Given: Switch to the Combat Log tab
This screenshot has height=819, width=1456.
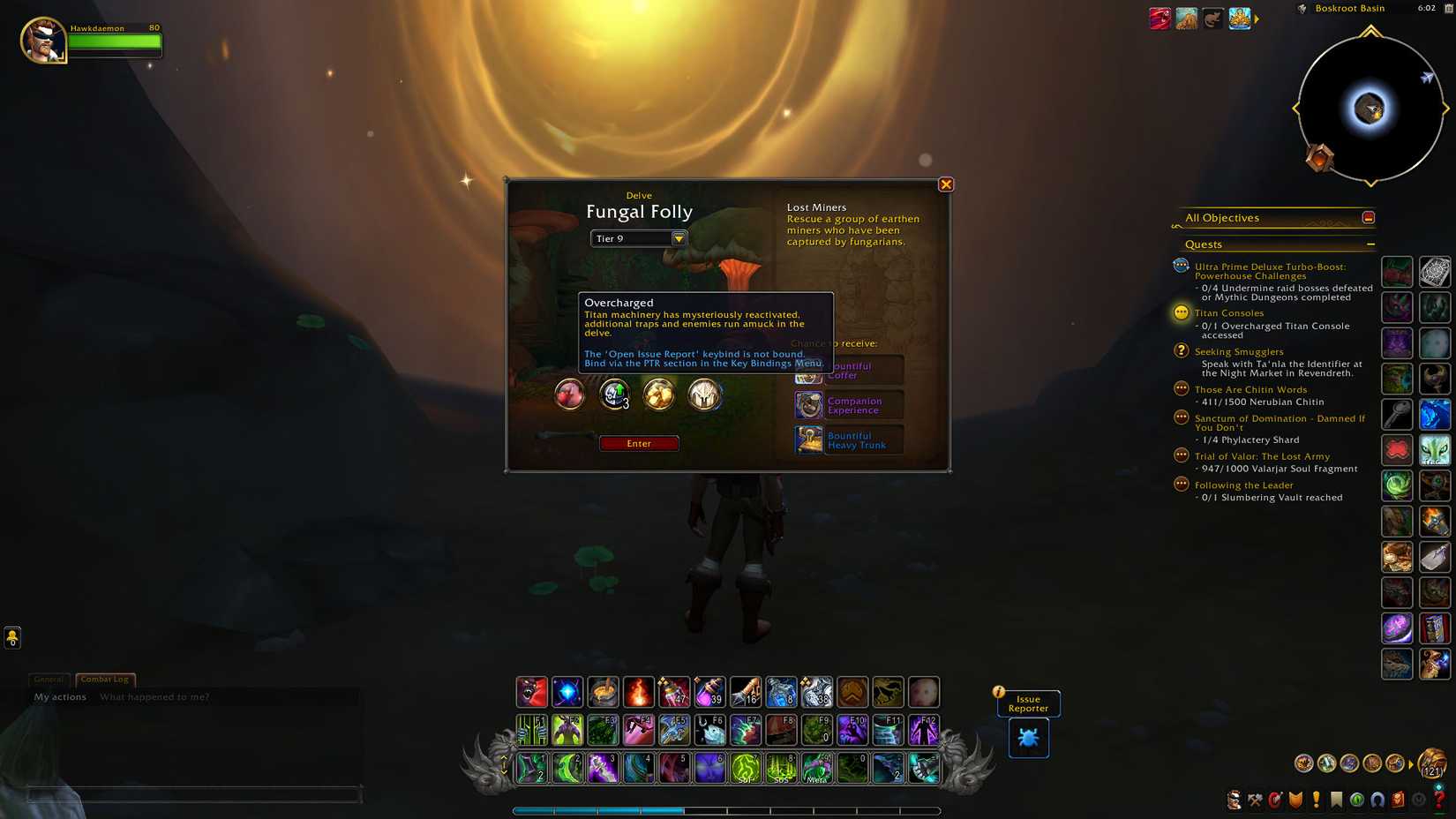Looking at the screenshot, I should pyautogui.click(x=104, y=680).
